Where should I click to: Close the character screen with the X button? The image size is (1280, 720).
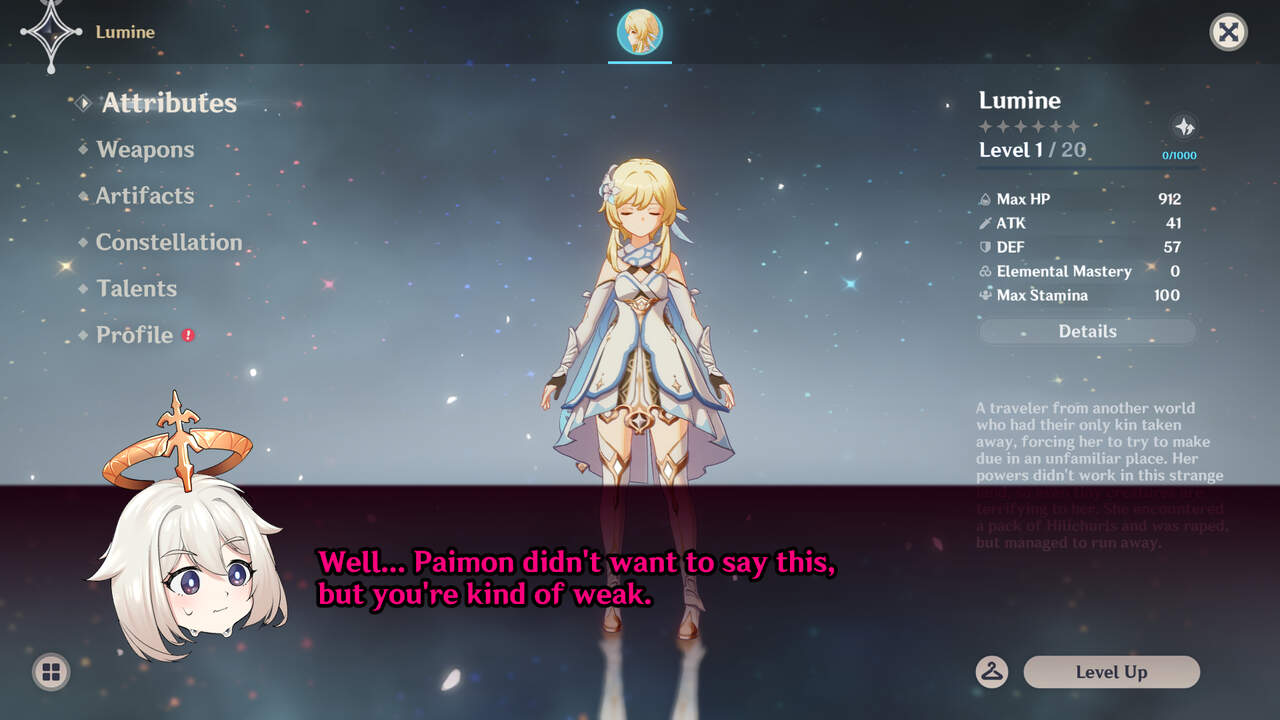1228,32
